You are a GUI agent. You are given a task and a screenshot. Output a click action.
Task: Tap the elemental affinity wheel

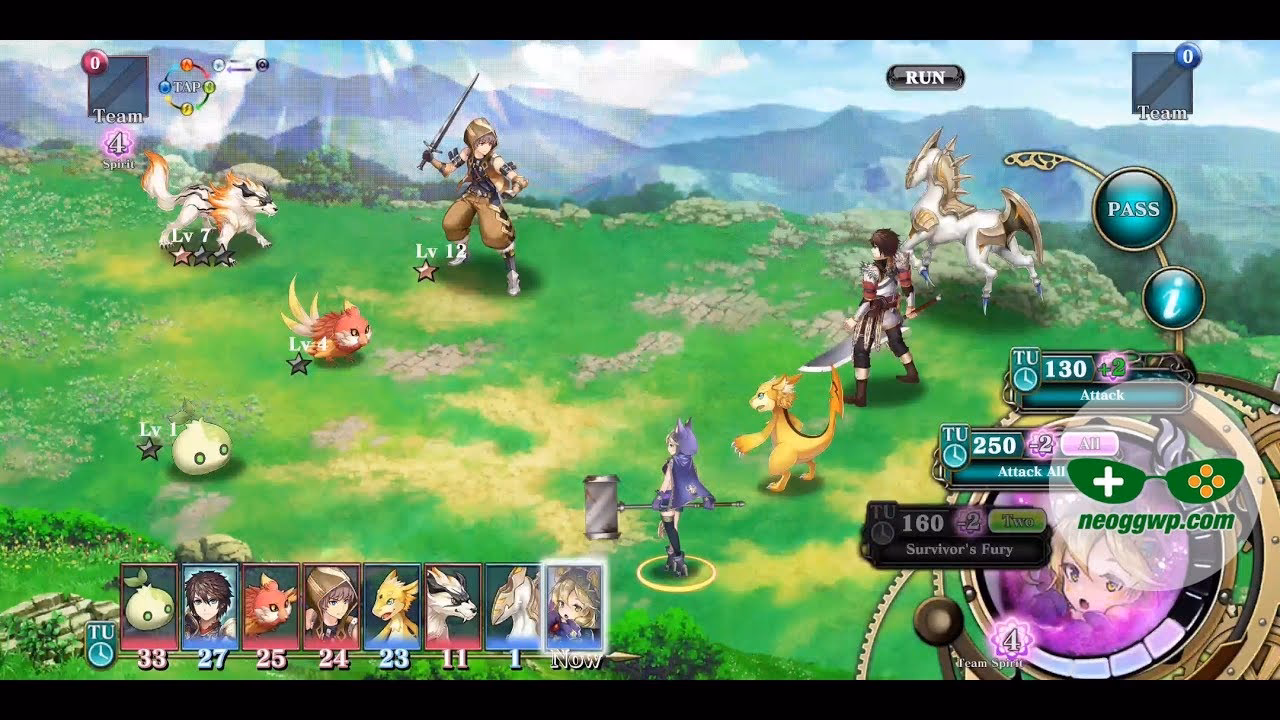[x=186, y=87]
